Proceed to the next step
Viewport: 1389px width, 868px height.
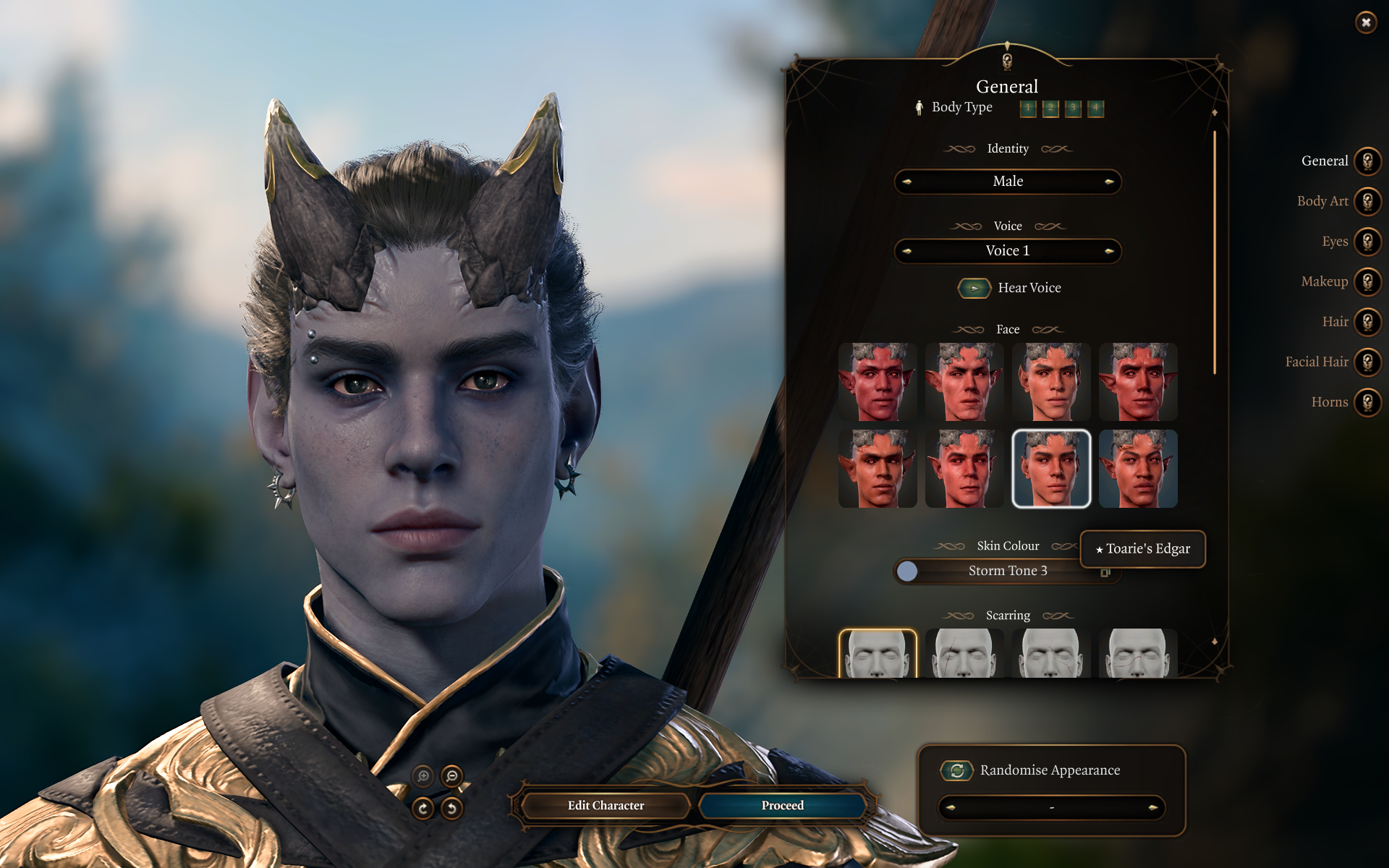click(x=782, y=805)
